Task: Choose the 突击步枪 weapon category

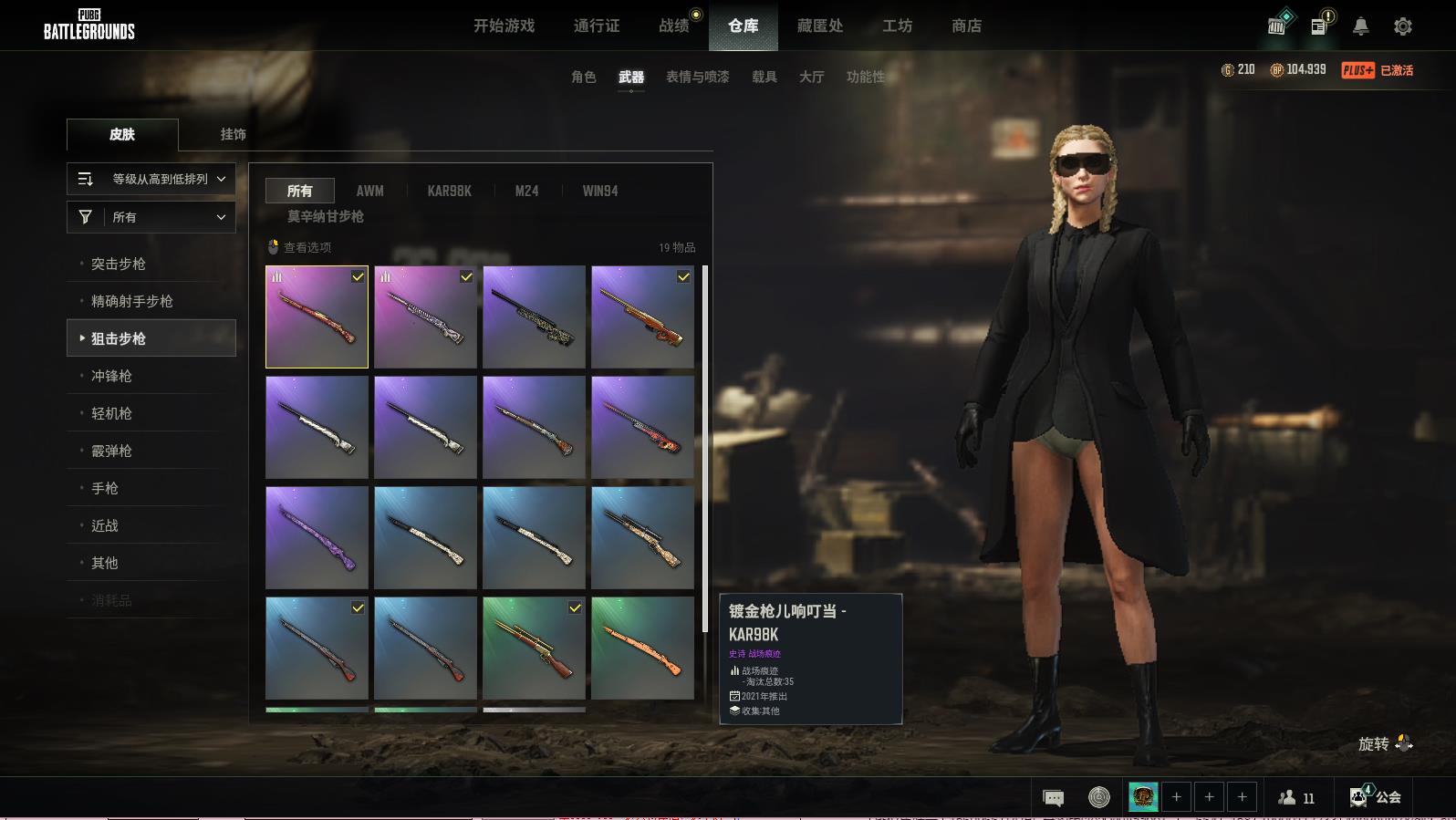Action: click(119, 264)
